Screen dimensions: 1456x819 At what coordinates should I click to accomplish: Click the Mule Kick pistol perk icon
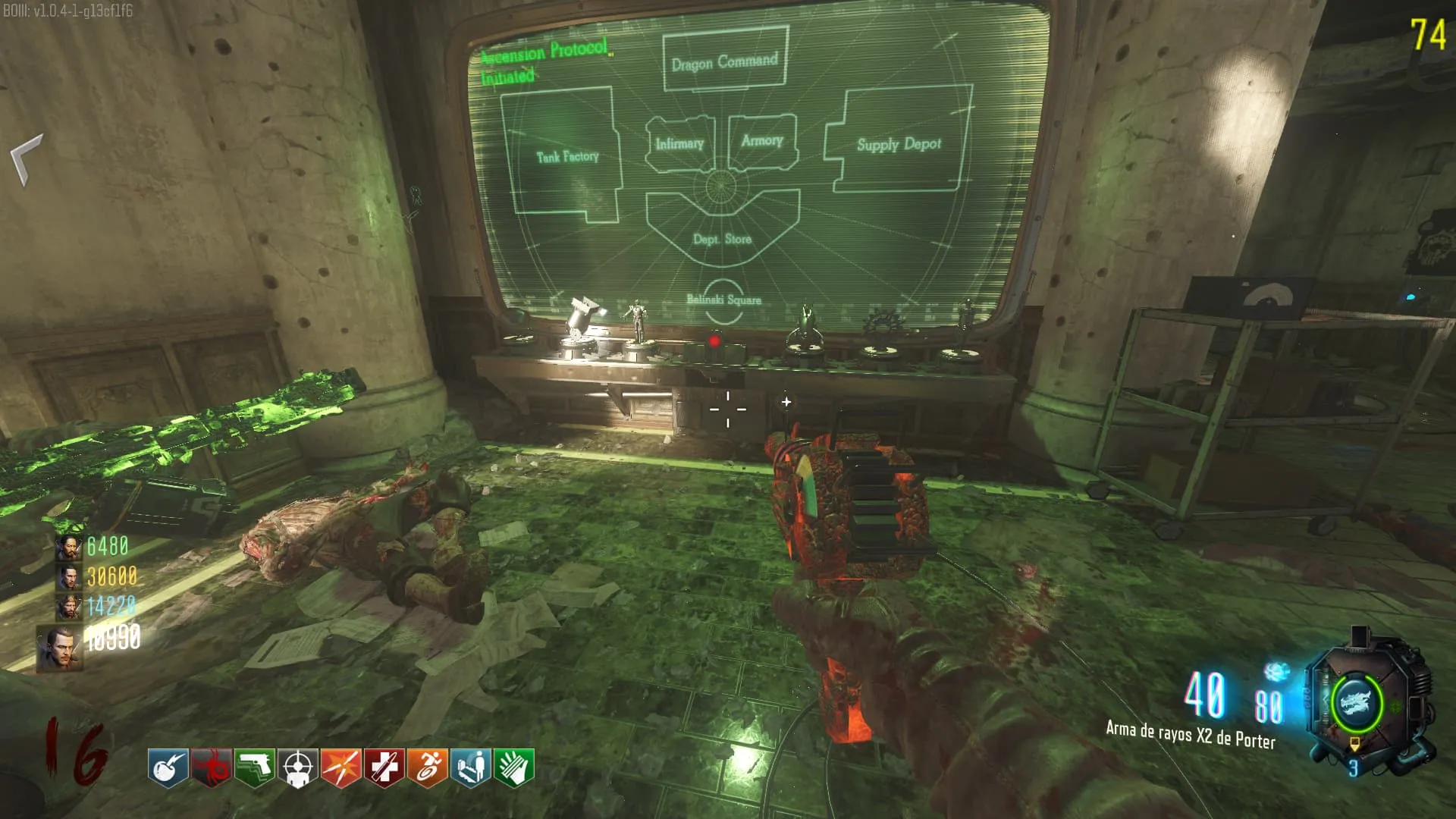(x=254, y=767)
